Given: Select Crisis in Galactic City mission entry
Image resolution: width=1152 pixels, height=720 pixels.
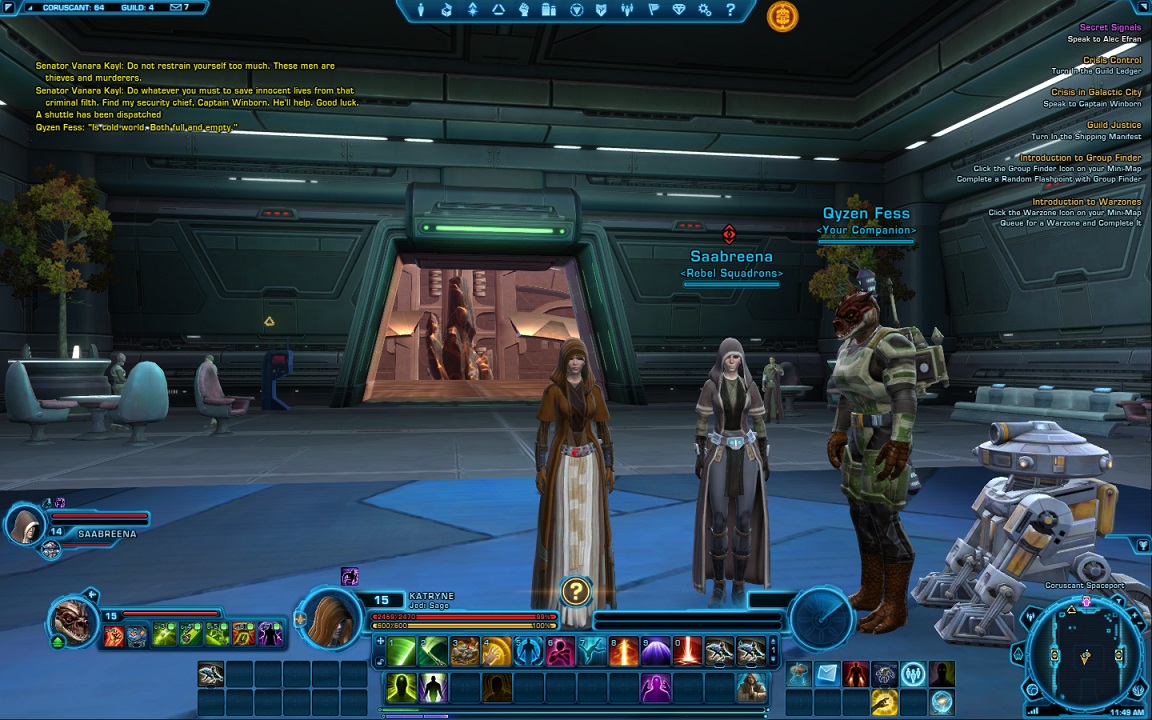Looking at the screenshot, I should pyautogui.click(x=1096, y=93).
